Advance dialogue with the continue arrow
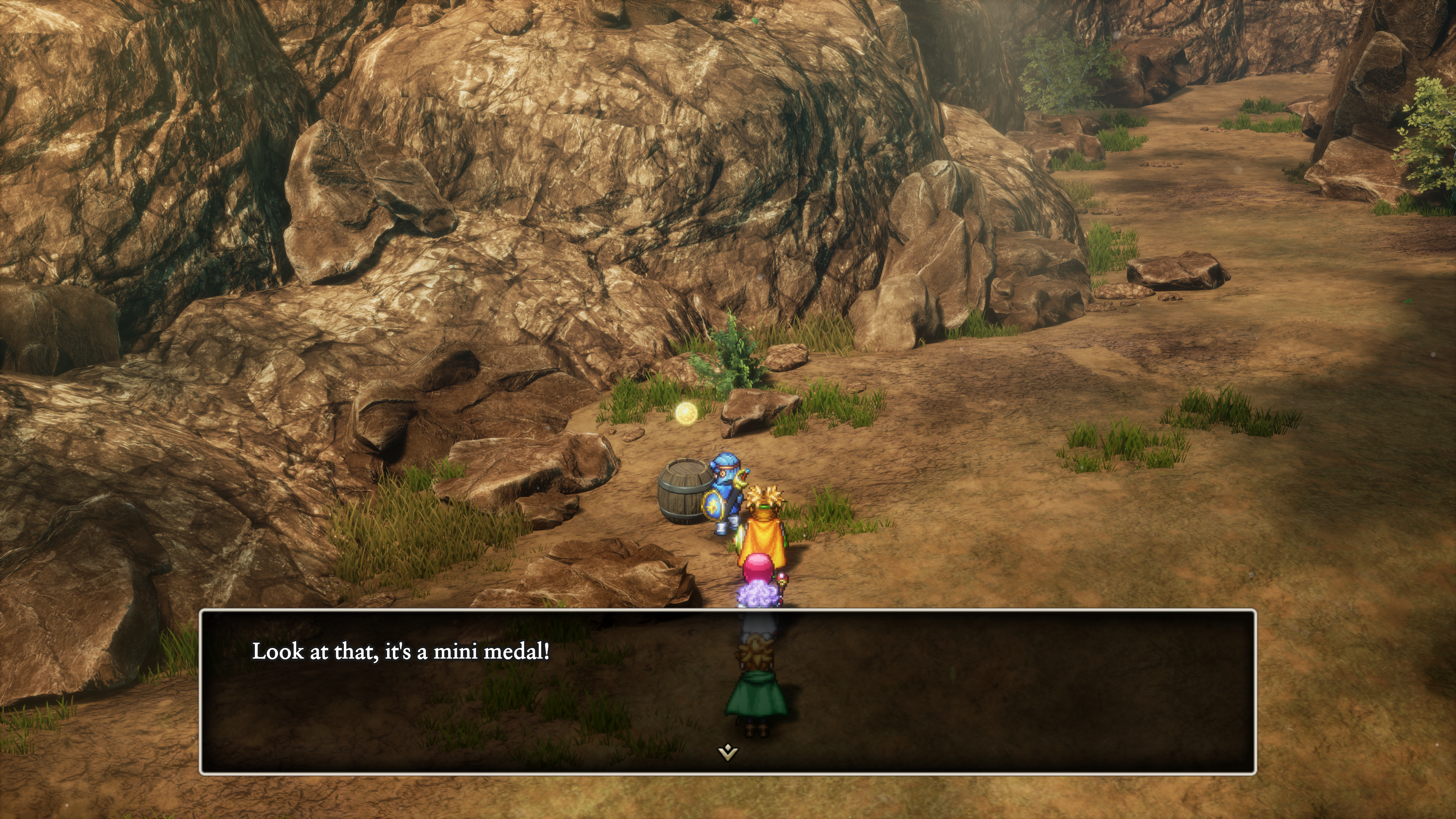Screen dimensions: 1456x819 tap(728, 752)
